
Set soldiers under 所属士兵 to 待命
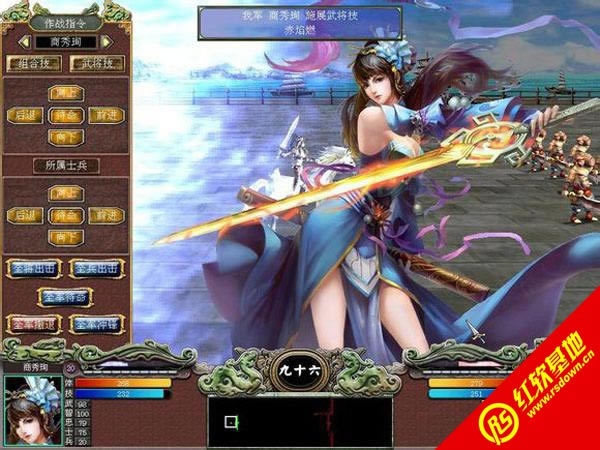click(65, 215)
